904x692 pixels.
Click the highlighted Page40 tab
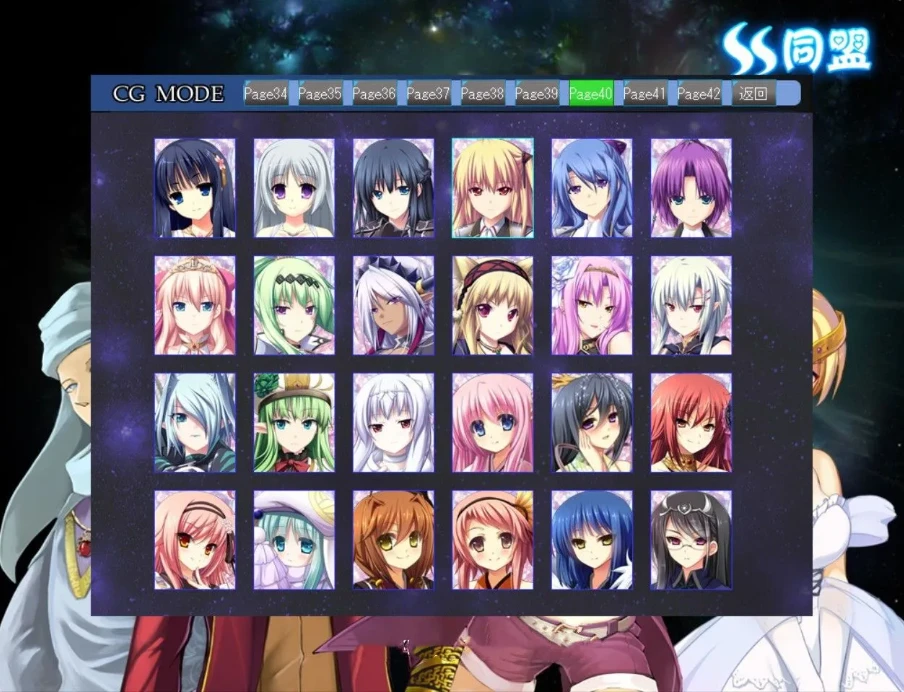(590, 94)
